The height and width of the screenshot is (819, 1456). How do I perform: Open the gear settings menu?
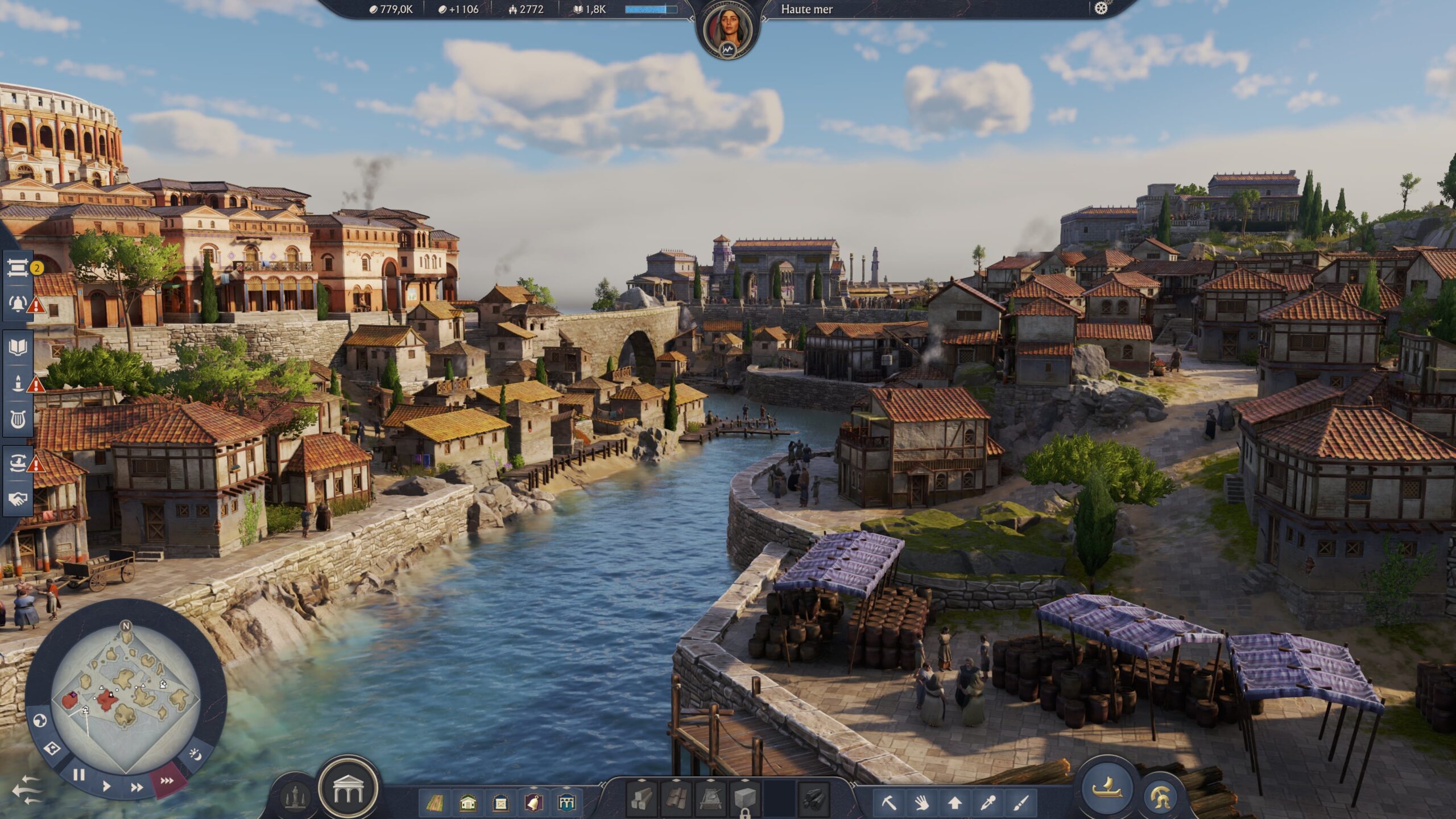[x=1101, y=9]
